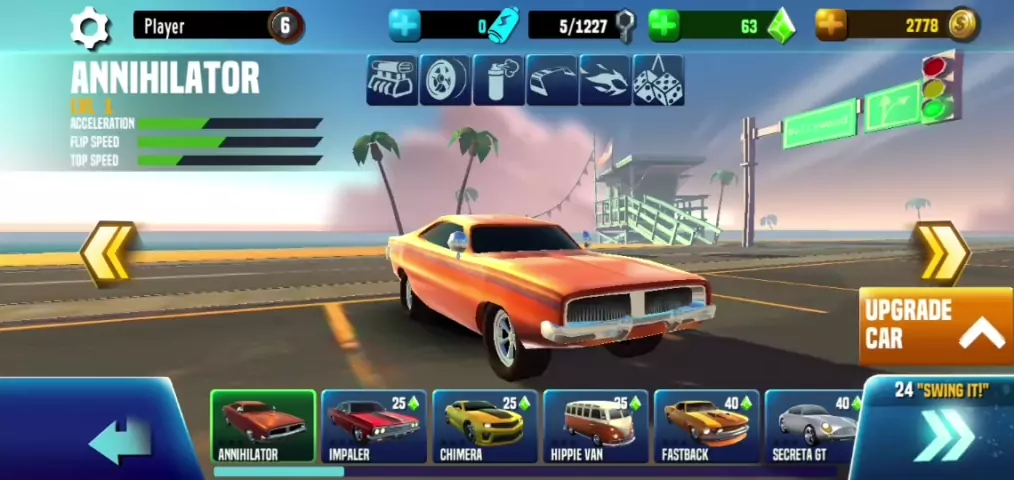Image resolution: width=1014 pixels, height=480 pixels.
Task: Choose the Impaler car thumbnail
Action: tap(373, 426)
